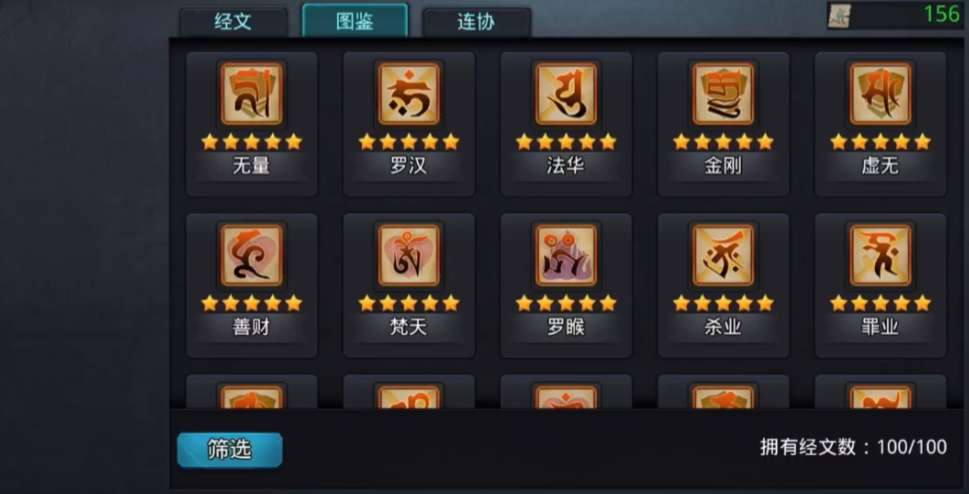Select the 图鉴 tab
This screenshot has height=494, width=969.
tap(355, 21)
